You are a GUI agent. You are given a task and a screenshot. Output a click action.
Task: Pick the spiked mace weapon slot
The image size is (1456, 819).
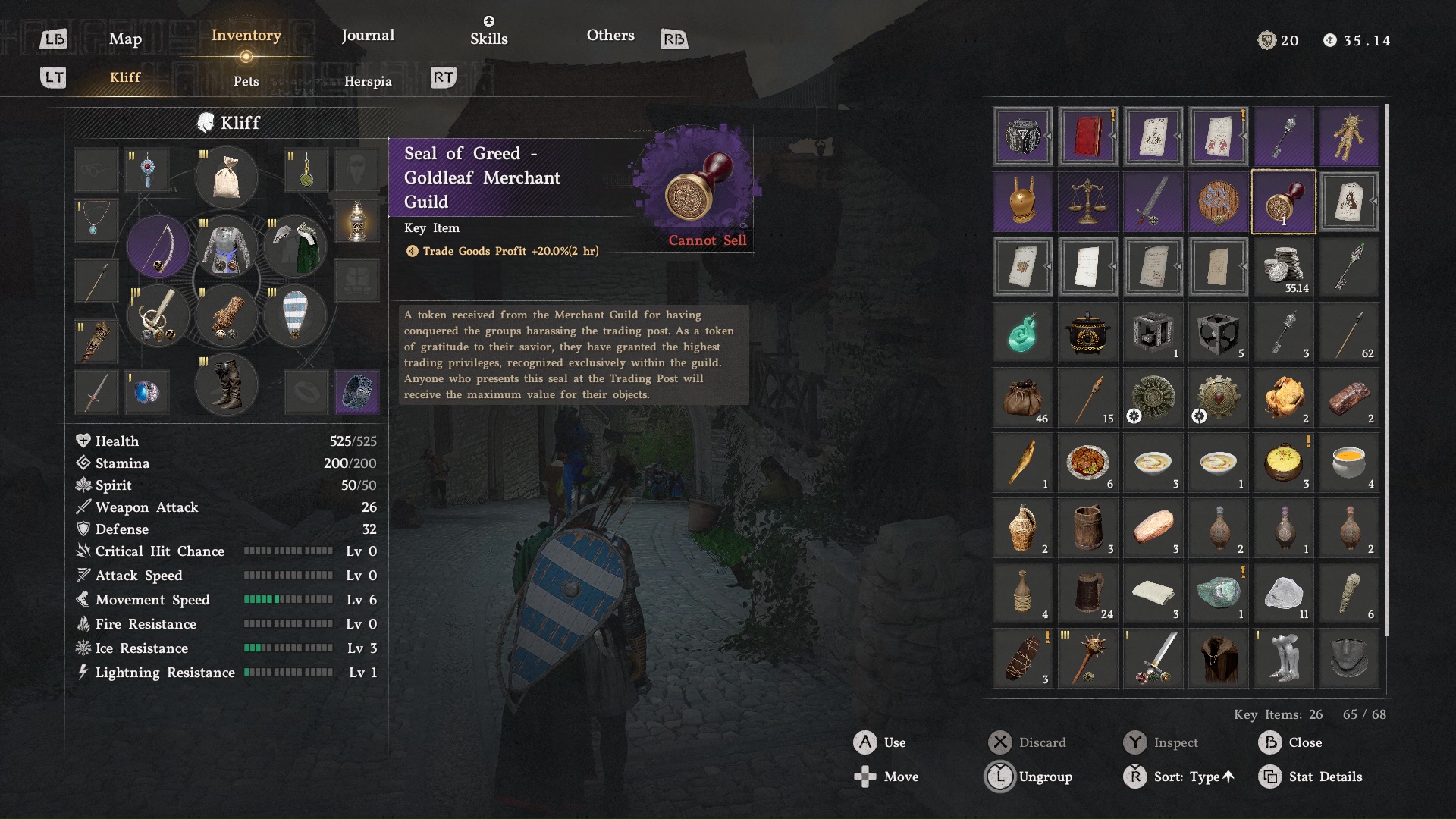tap(1087, 658)
